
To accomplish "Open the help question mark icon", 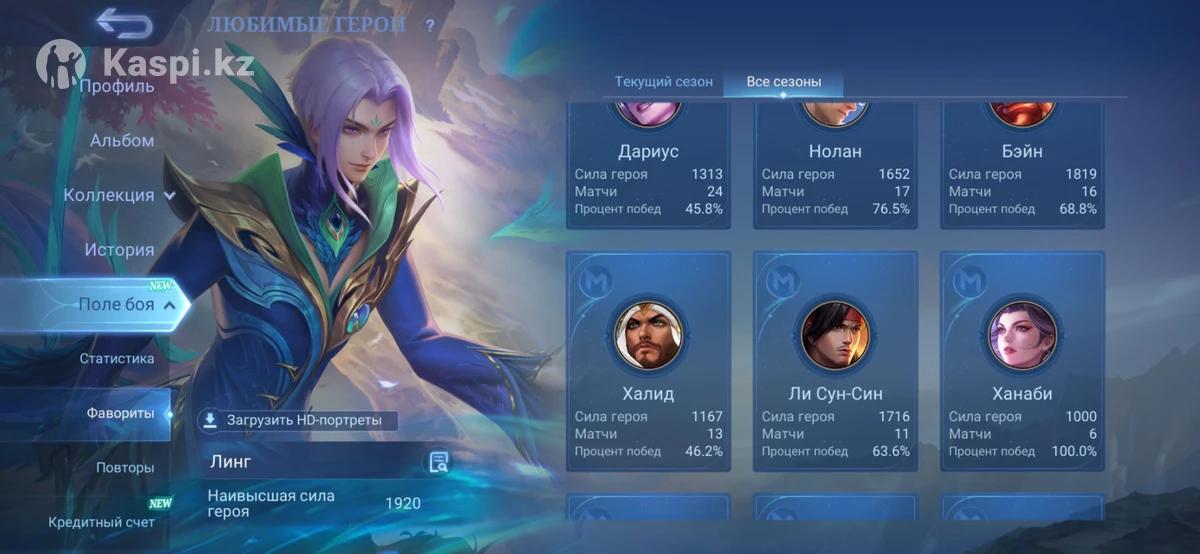I will (x=430, y=26).
